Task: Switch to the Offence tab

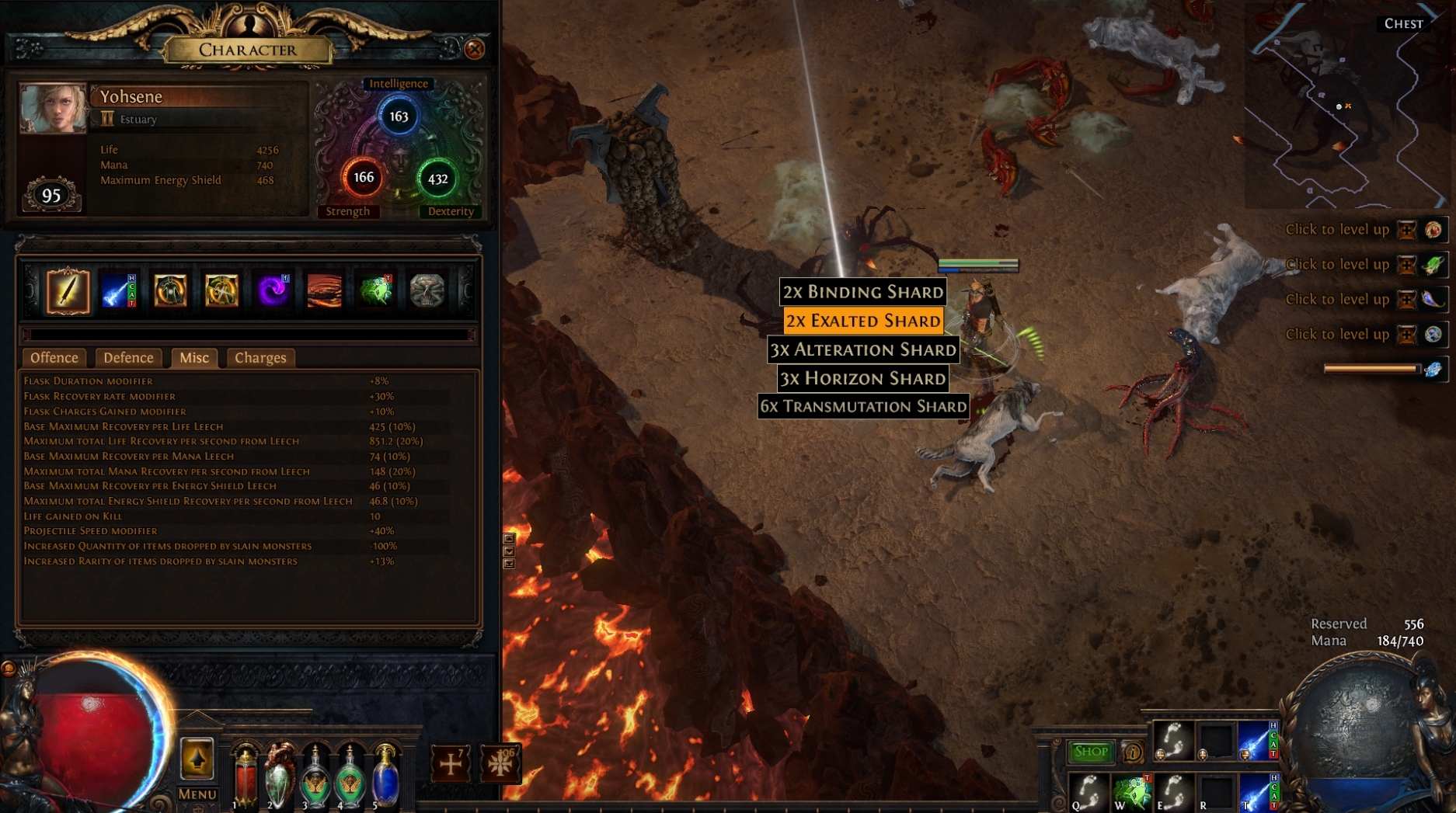Action: click(x=54, y=358)
